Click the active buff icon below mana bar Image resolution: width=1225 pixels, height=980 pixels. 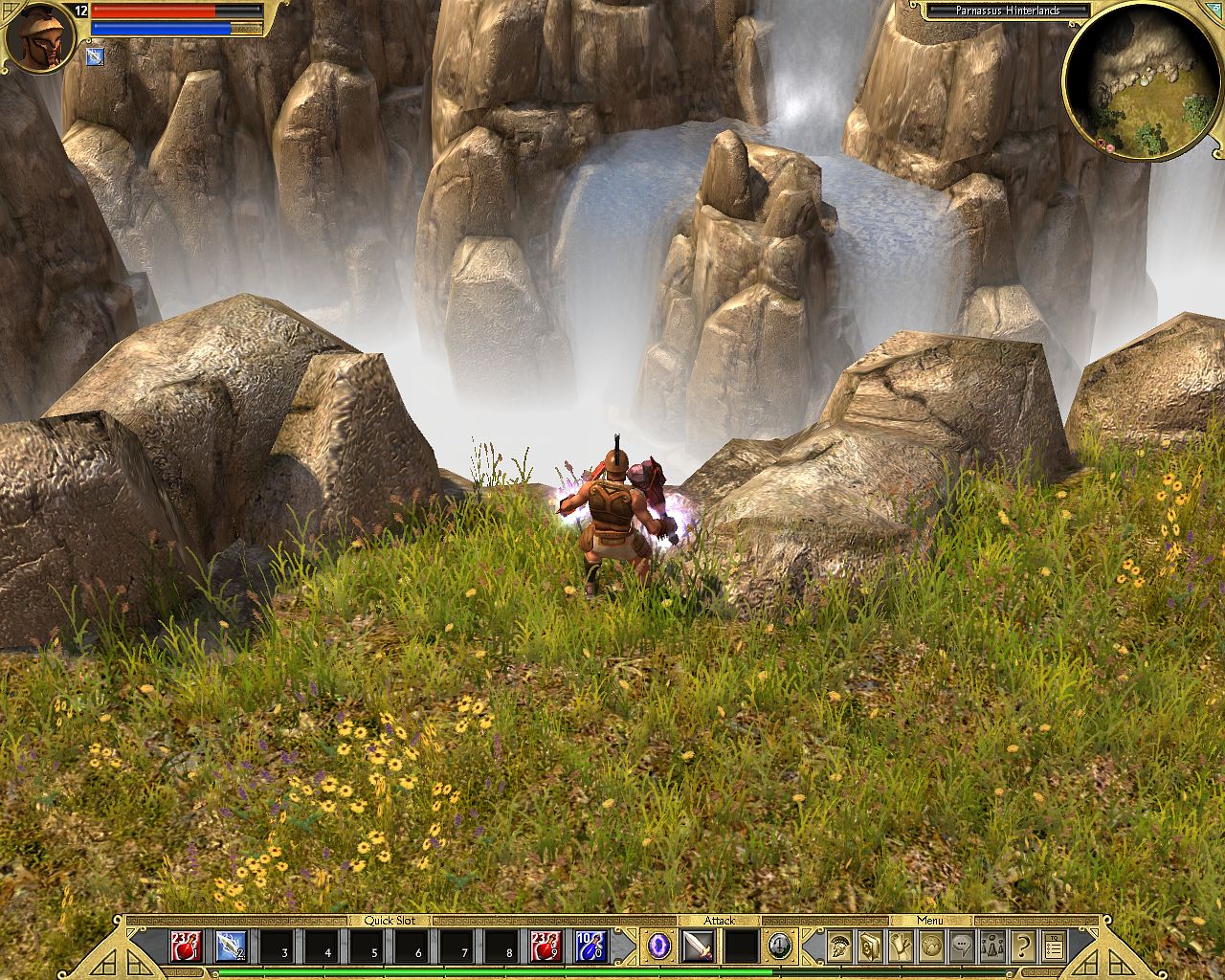coord(95,57)
